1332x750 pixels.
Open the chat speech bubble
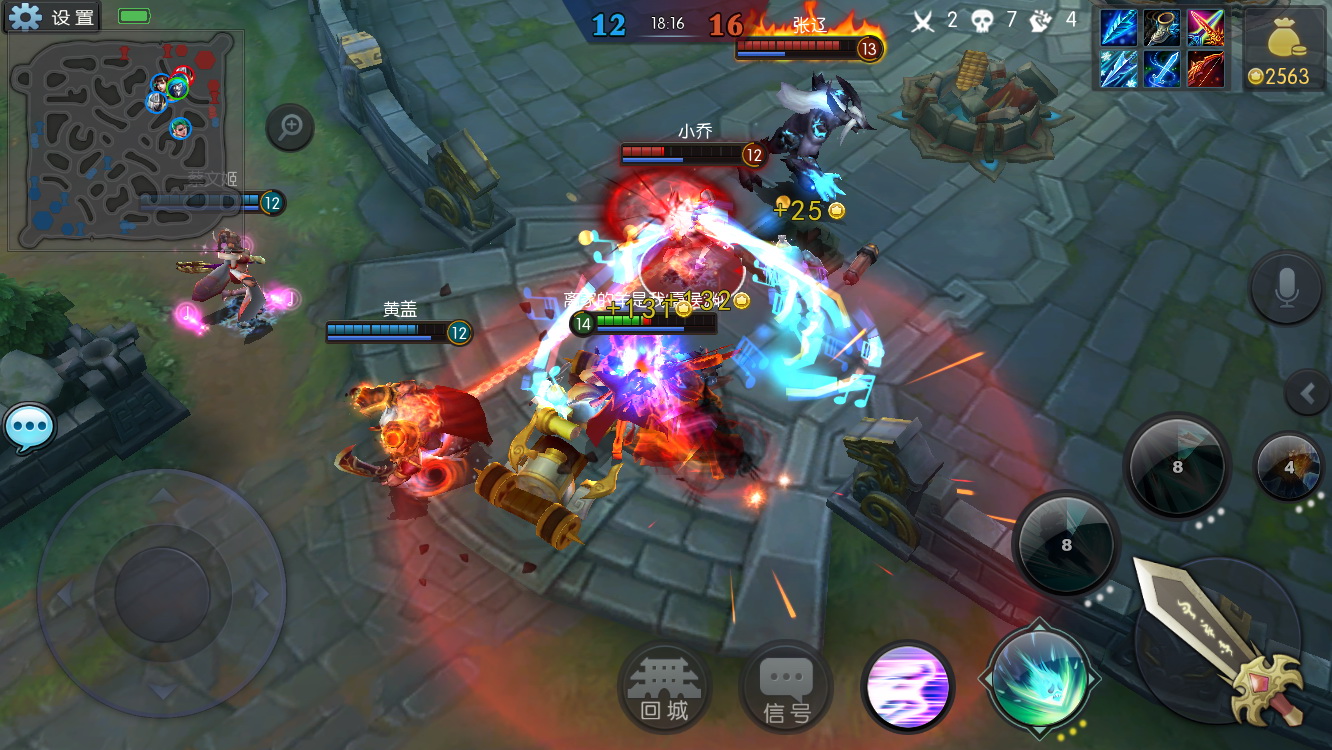pyautogui.click(x=29, y=429)
